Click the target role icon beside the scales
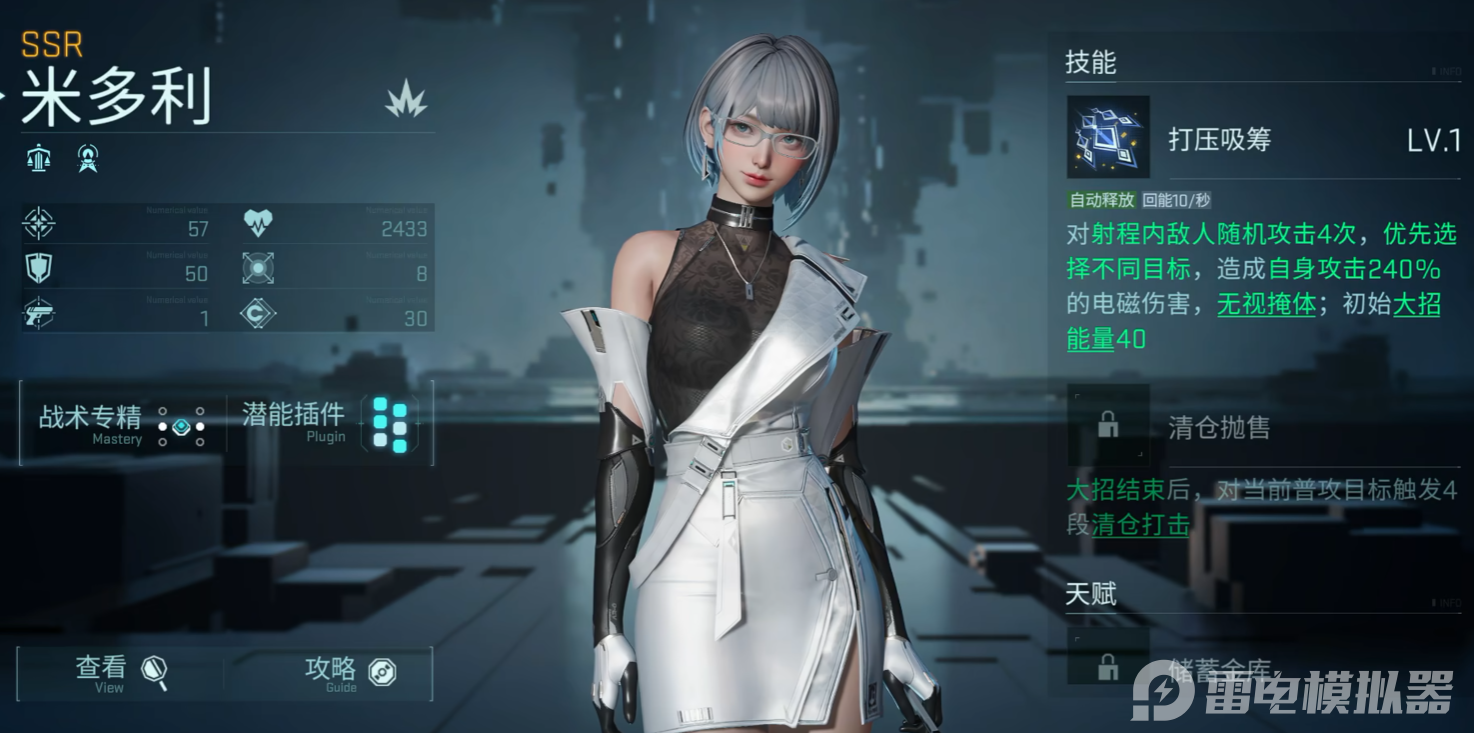Image resolution: width=1474 pixels, height=733 pixels. [88, 158]
